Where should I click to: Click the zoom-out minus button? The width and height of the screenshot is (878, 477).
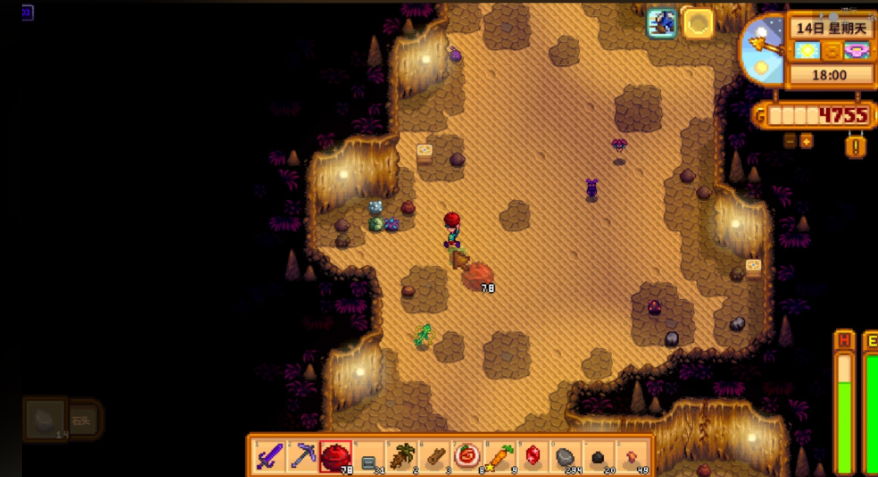coord(790,141)
